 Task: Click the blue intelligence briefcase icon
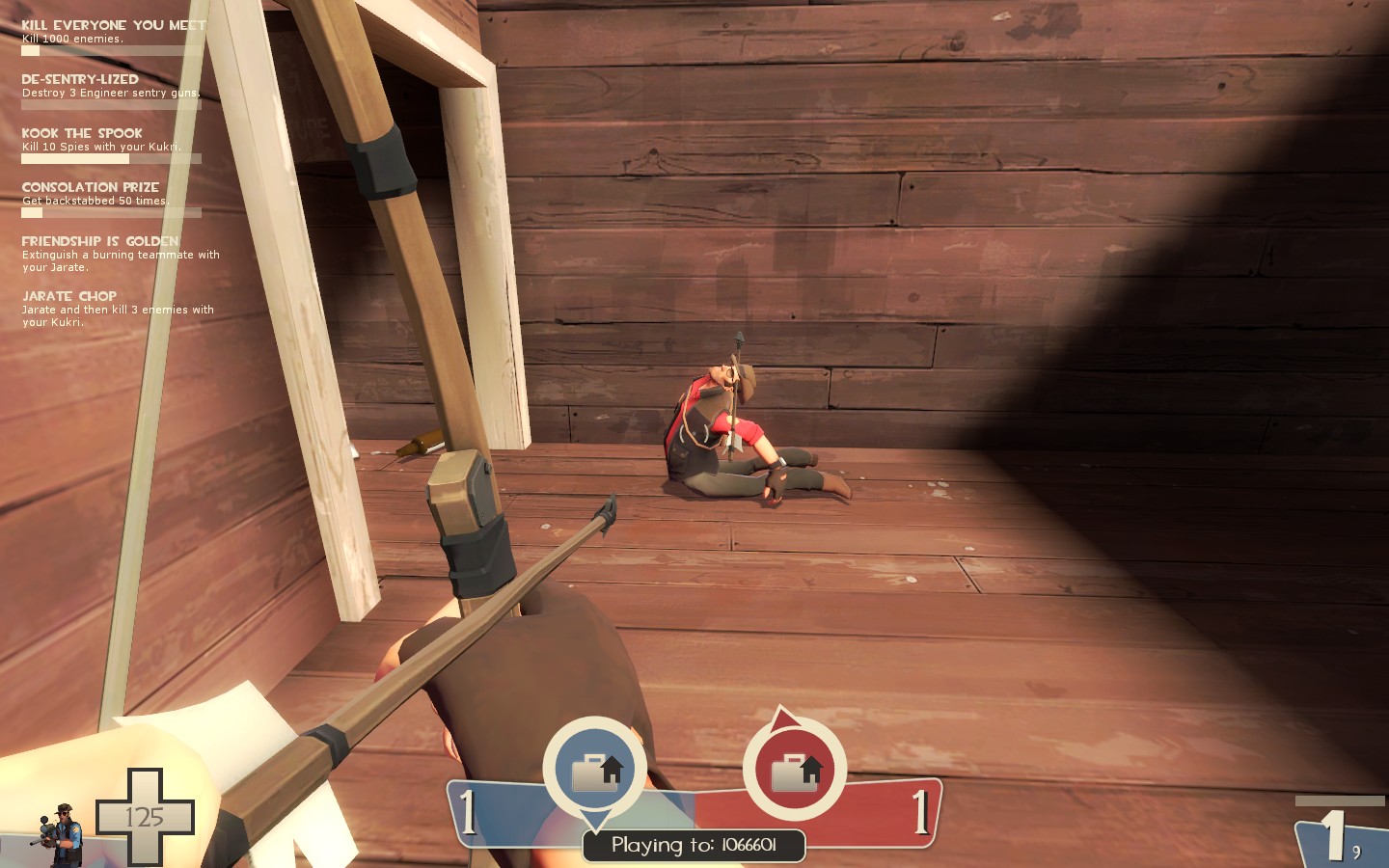click(x=595, y=770)
